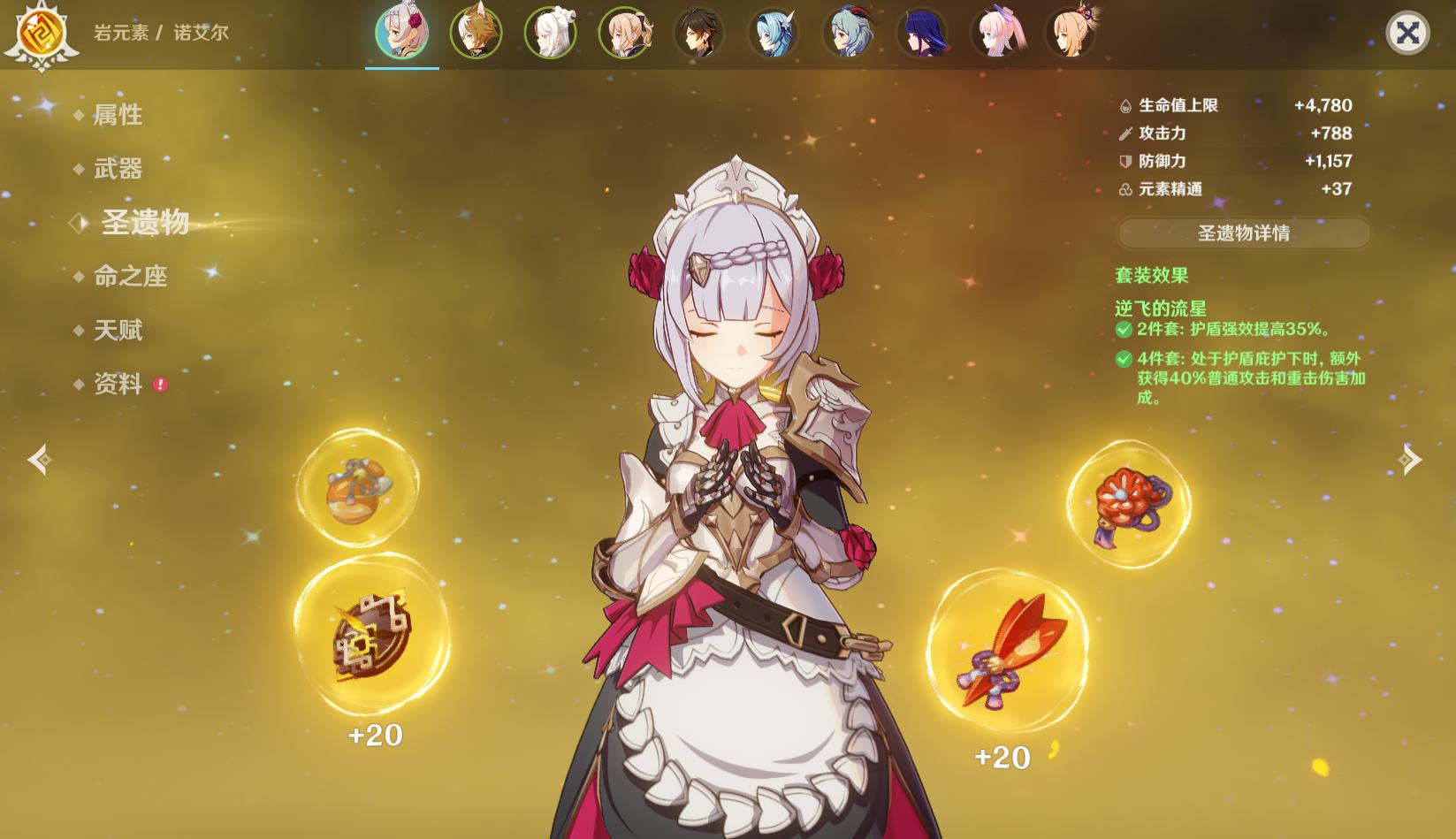Open the 命之座 constellation menu
Screen dimensions: 1456x839
(x=130, y=277)
